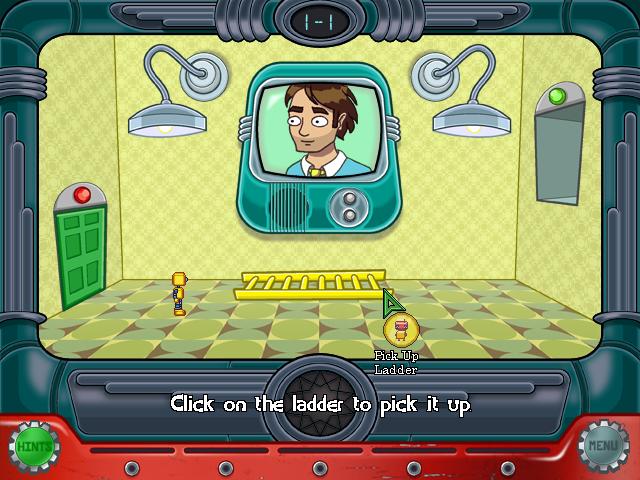The width and height of the screenshot is (640, 480).
Task: Open the Hints button
Action: (34, 445)
